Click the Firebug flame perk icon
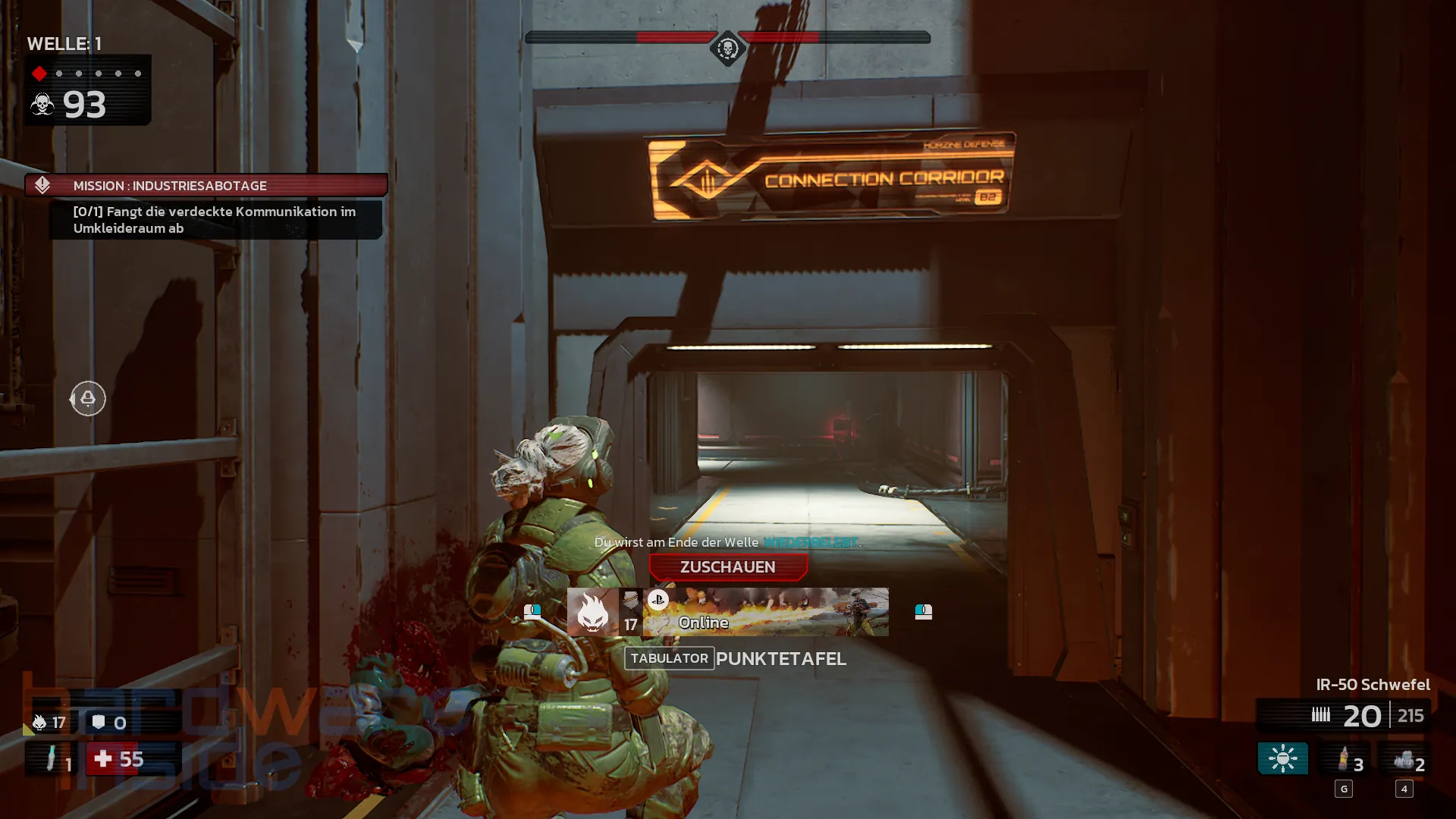Image resolution: width=1456 pixels, height=819 pixels. 592,612
